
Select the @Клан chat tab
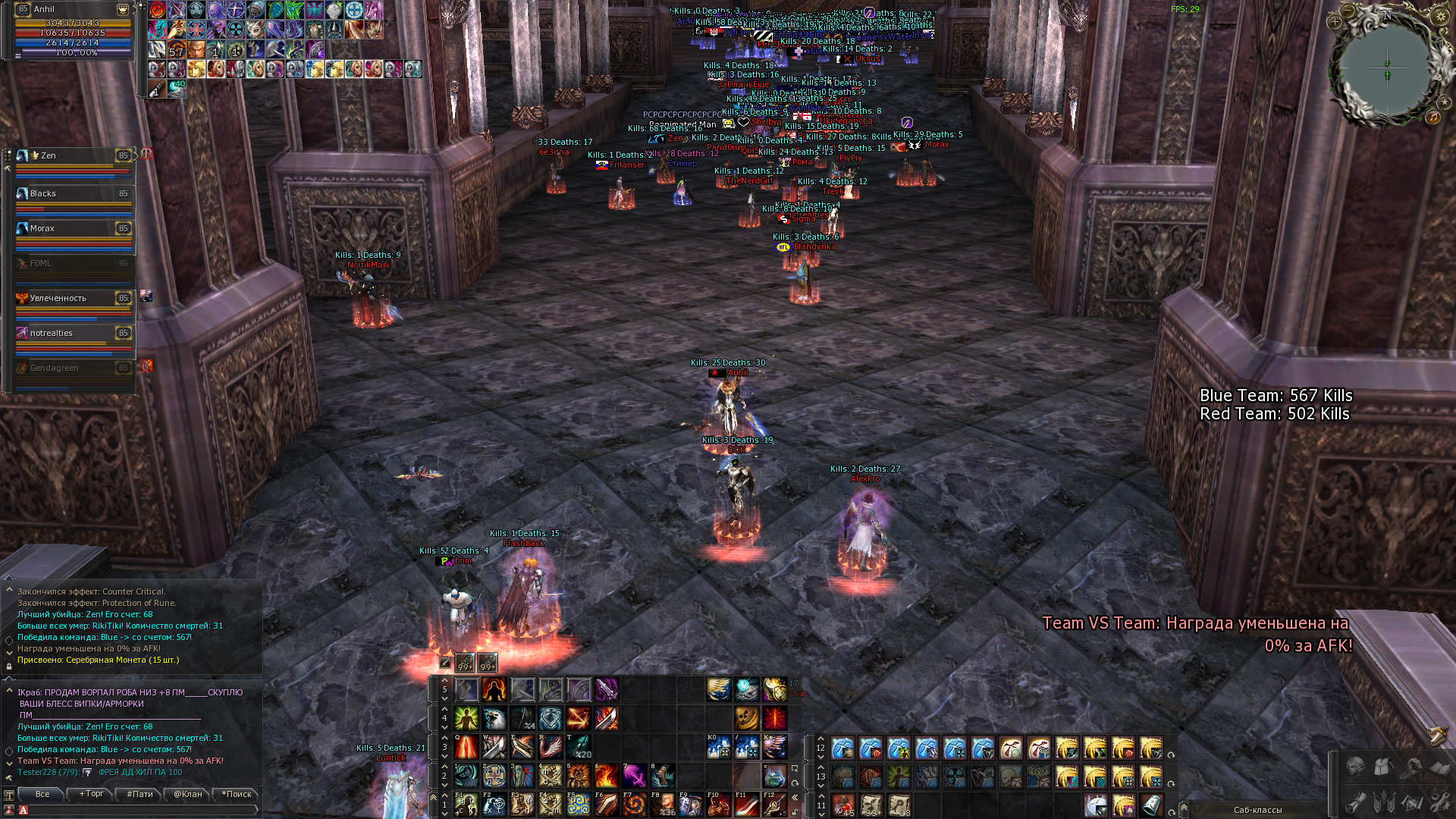click(187, 794)
